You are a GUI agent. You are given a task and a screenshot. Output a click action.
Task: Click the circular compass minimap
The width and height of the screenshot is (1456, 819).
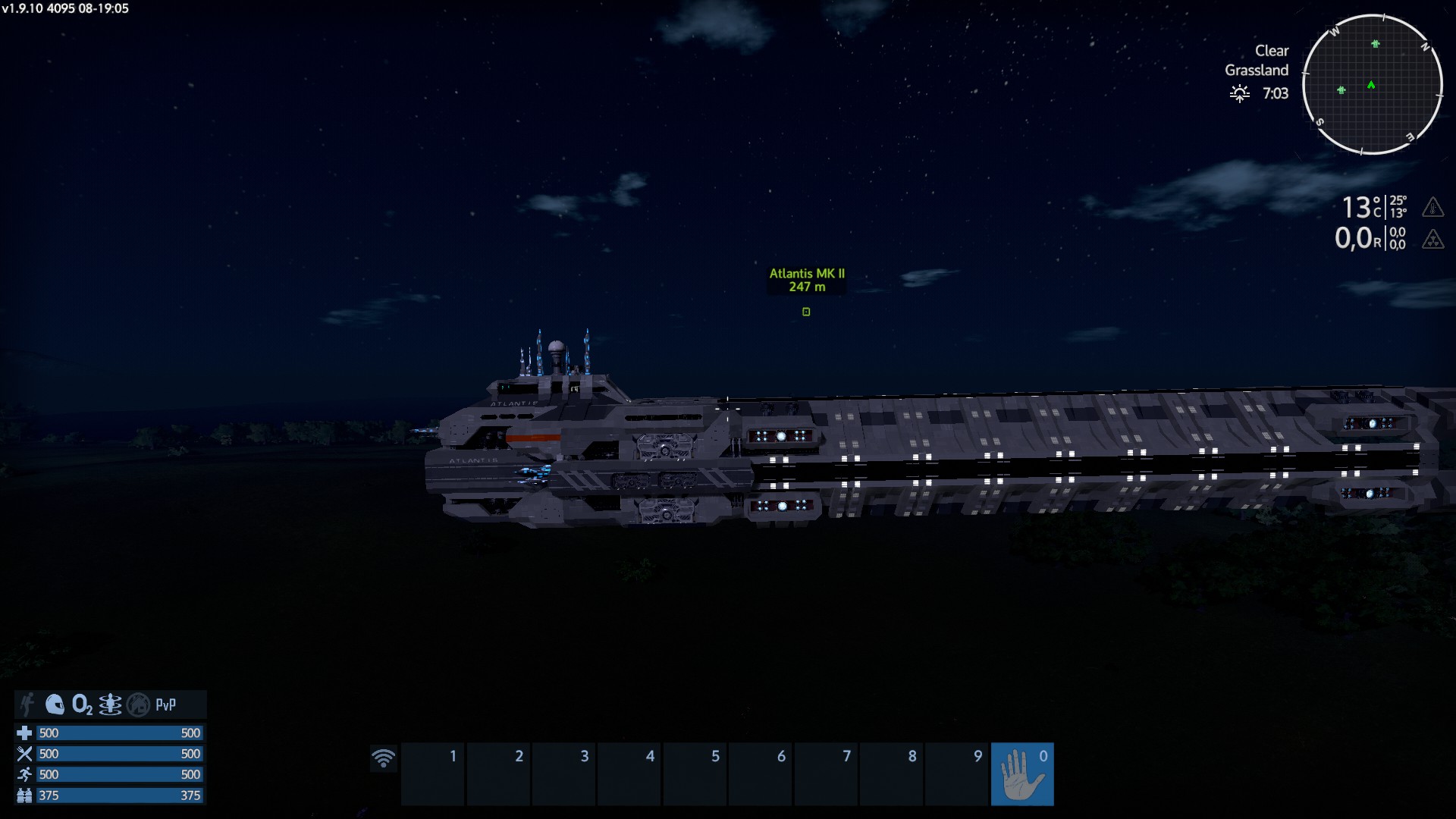pyautogui.click(x=1372, y=84)
